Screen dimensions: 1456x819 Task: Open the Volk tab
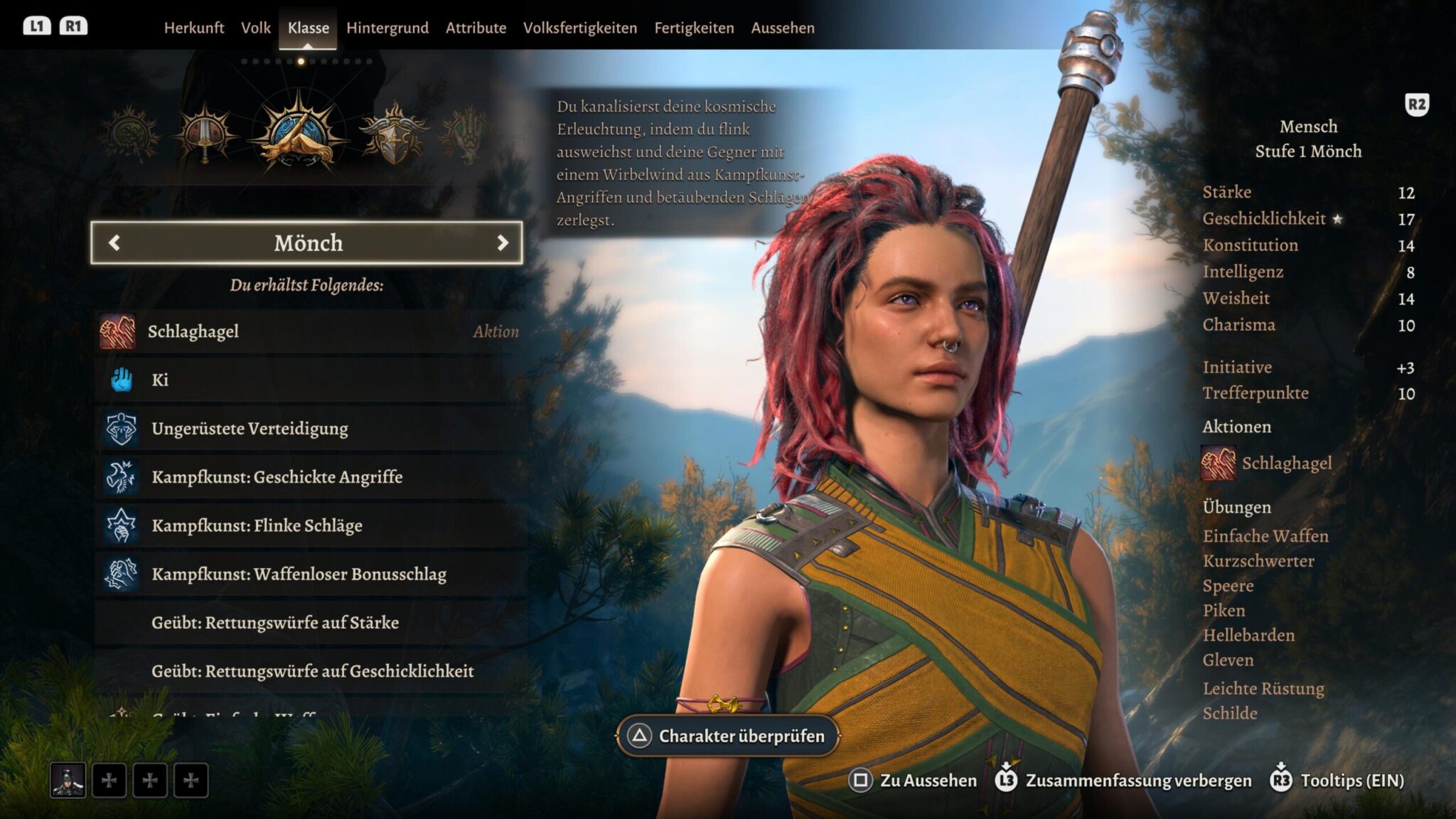click(x=255, y=28)
